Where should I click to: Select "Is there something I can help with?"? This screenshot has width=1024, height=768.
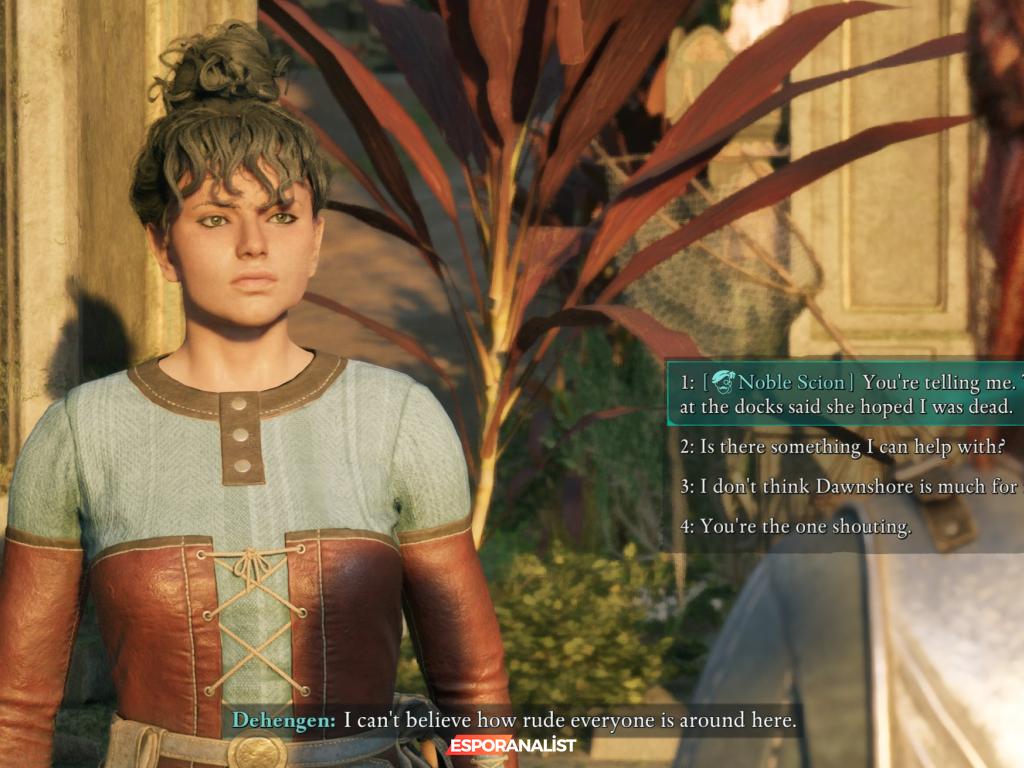click(842, 447)
